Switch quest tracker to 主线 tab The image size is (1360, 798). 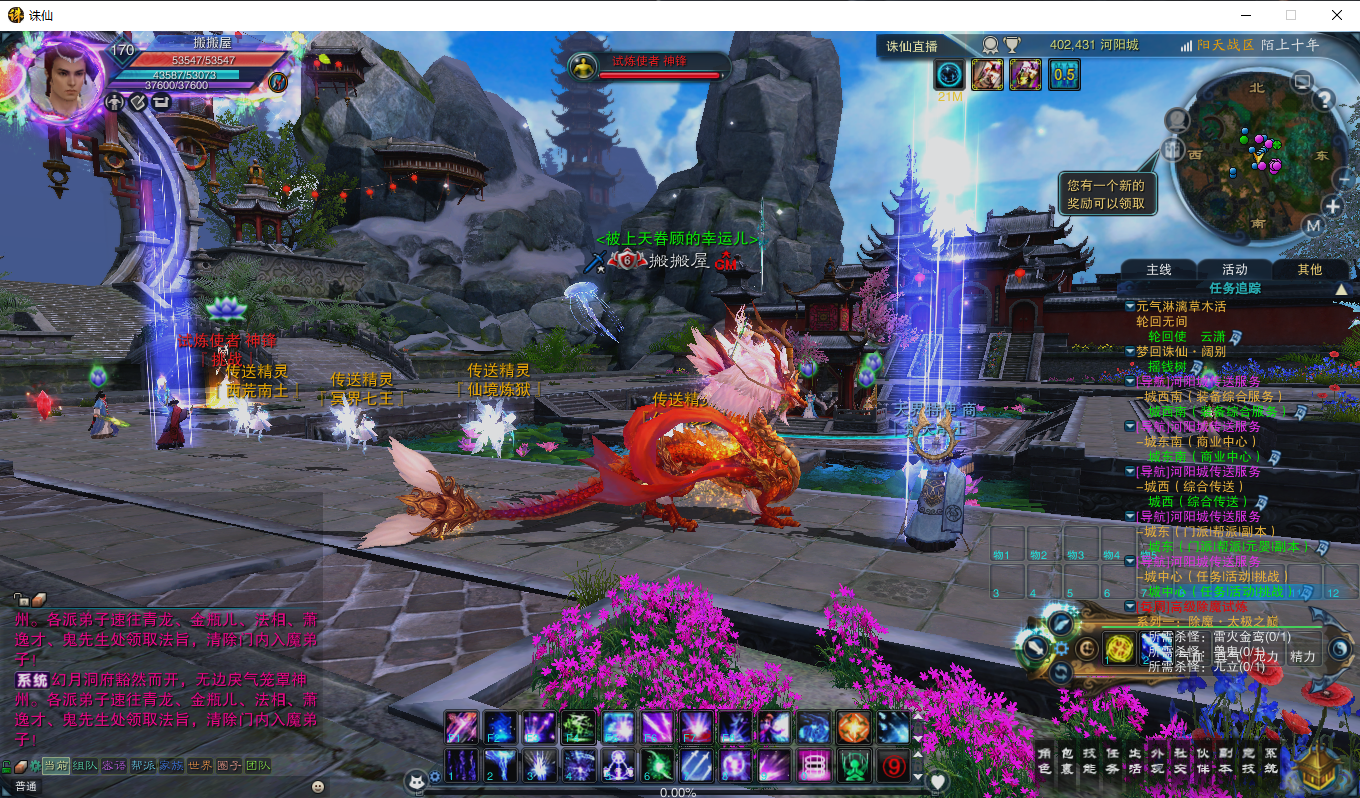tap(1159, 270)
